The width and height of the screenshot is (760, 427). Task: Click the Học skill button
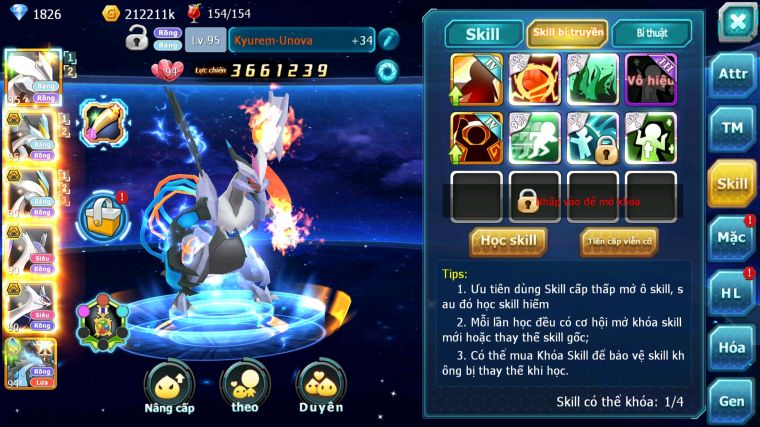coord(508,241)
